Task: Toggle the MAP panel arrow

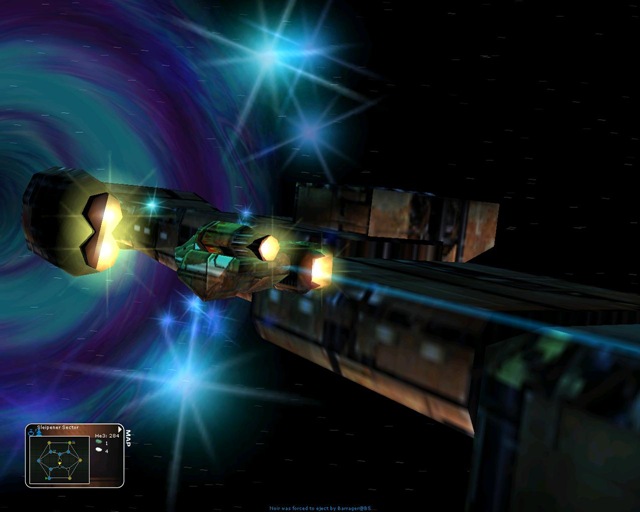Action: pos(120,428)
